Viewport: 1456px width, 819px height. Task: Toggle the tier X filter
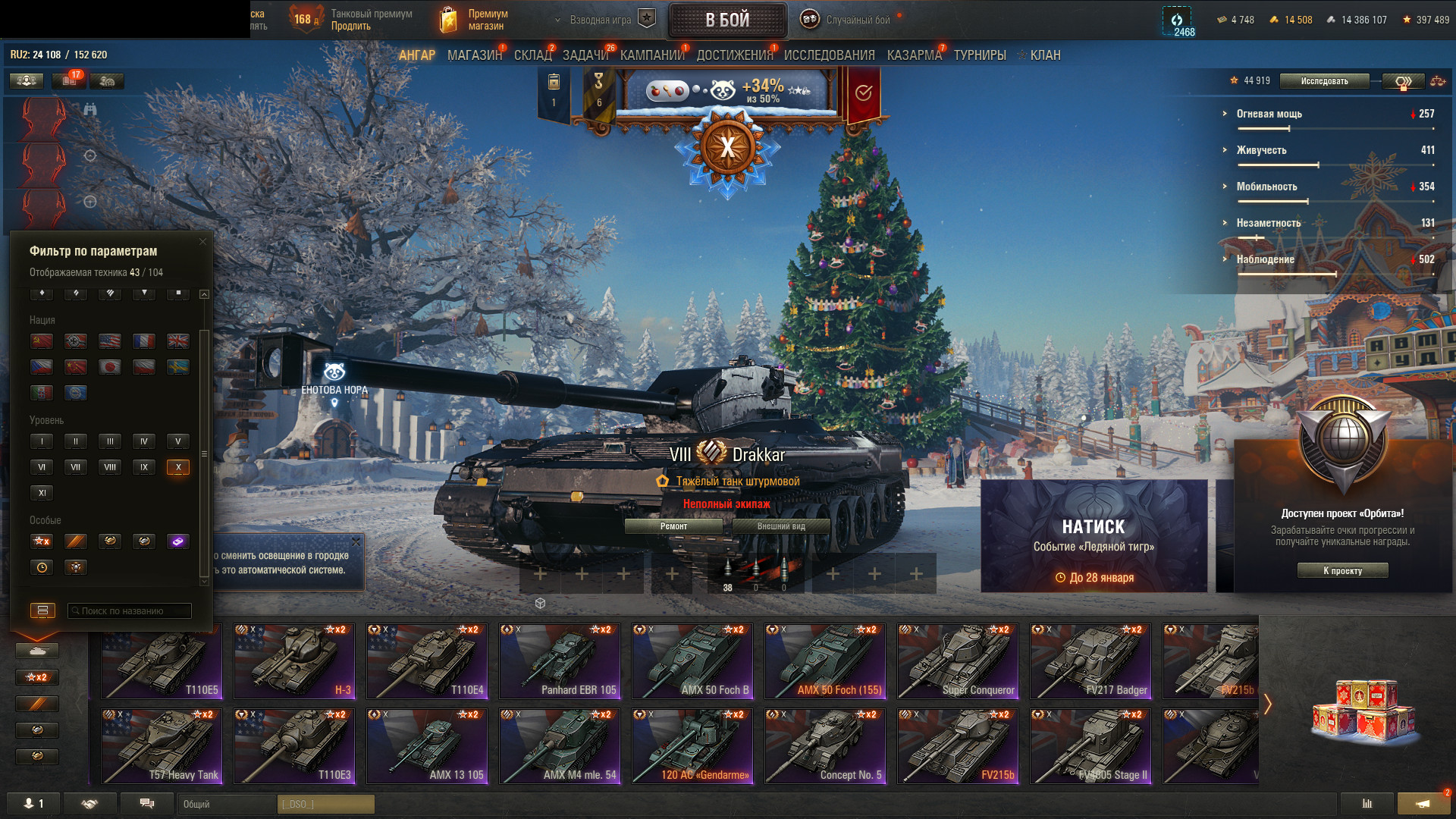178,467
